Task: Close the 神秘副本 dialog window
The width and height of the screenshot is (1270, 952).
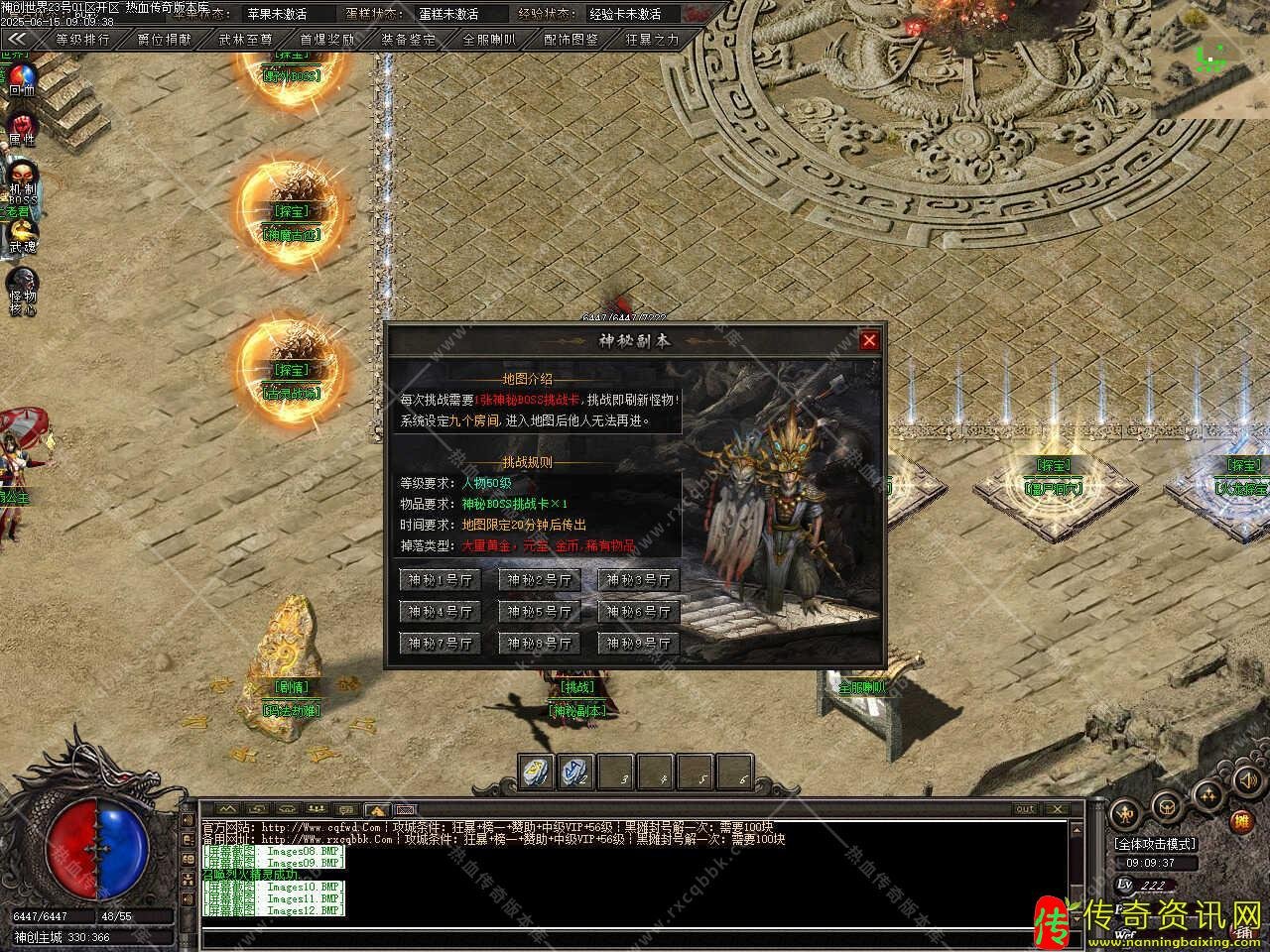Action: point(869,341)
